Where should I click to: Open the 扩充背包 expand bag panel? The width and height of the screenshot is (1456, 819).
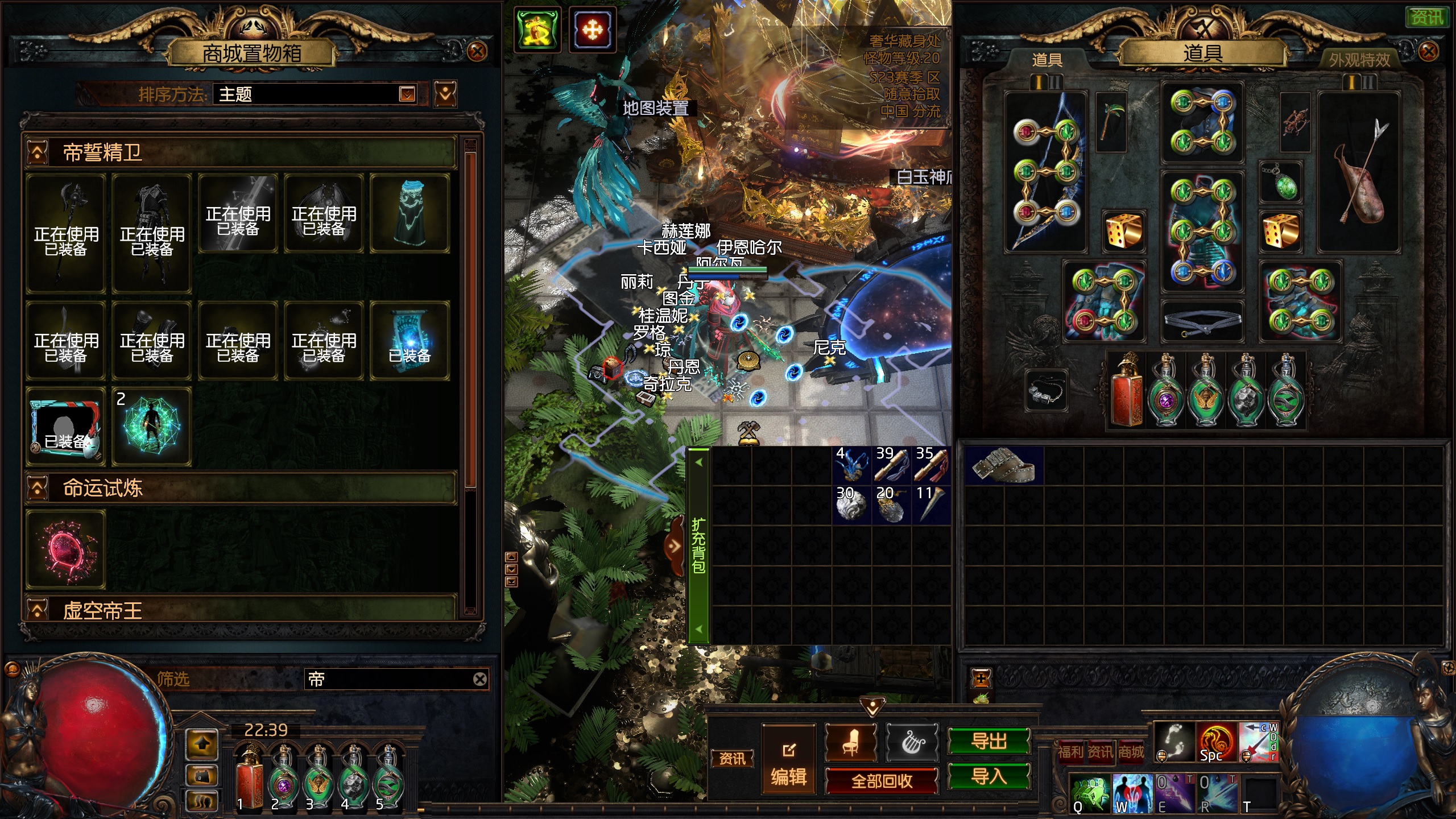(698, 545)
